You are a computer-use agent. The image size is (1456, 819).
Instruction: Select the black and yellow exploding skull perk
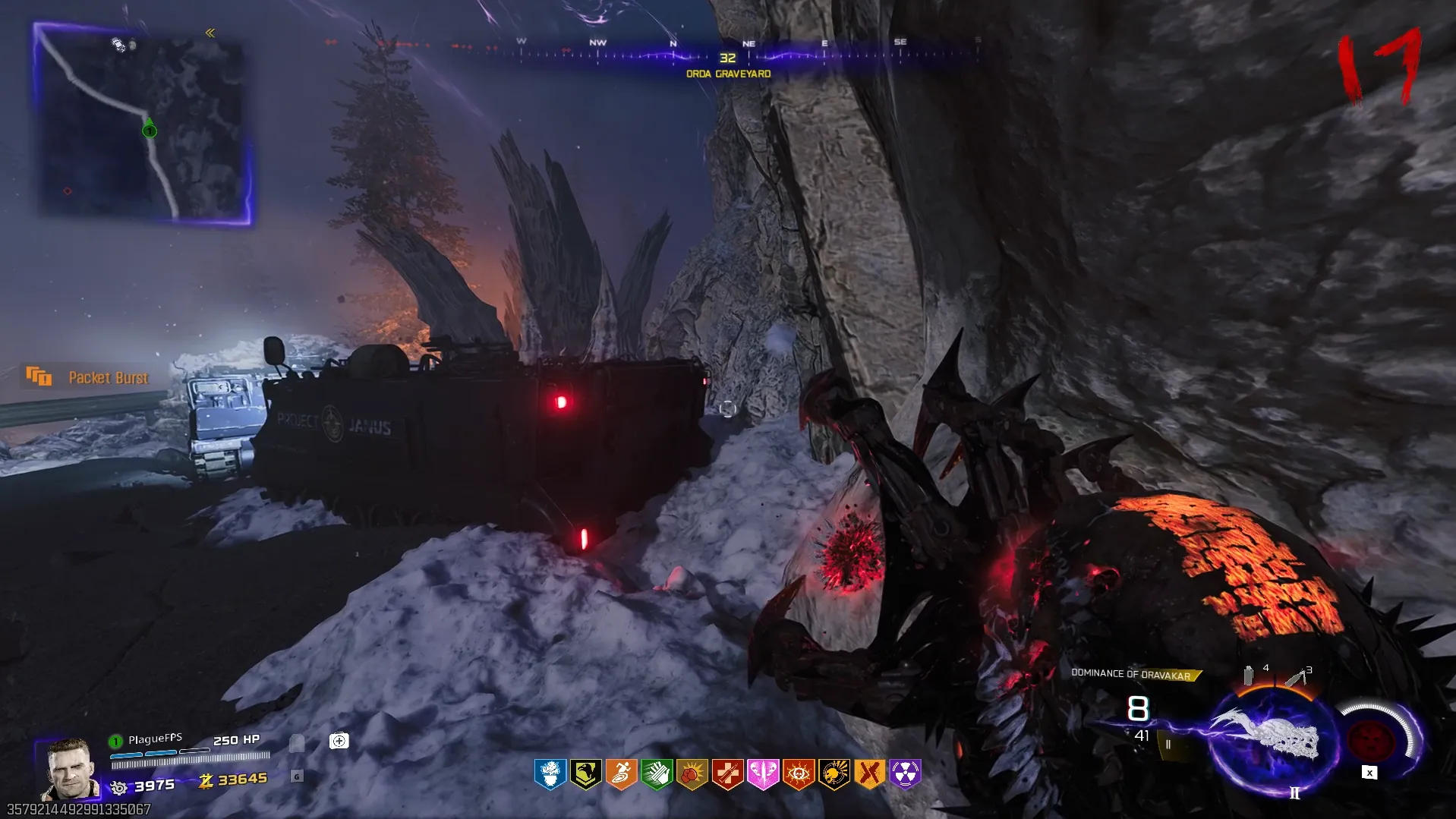click(834, 773)
